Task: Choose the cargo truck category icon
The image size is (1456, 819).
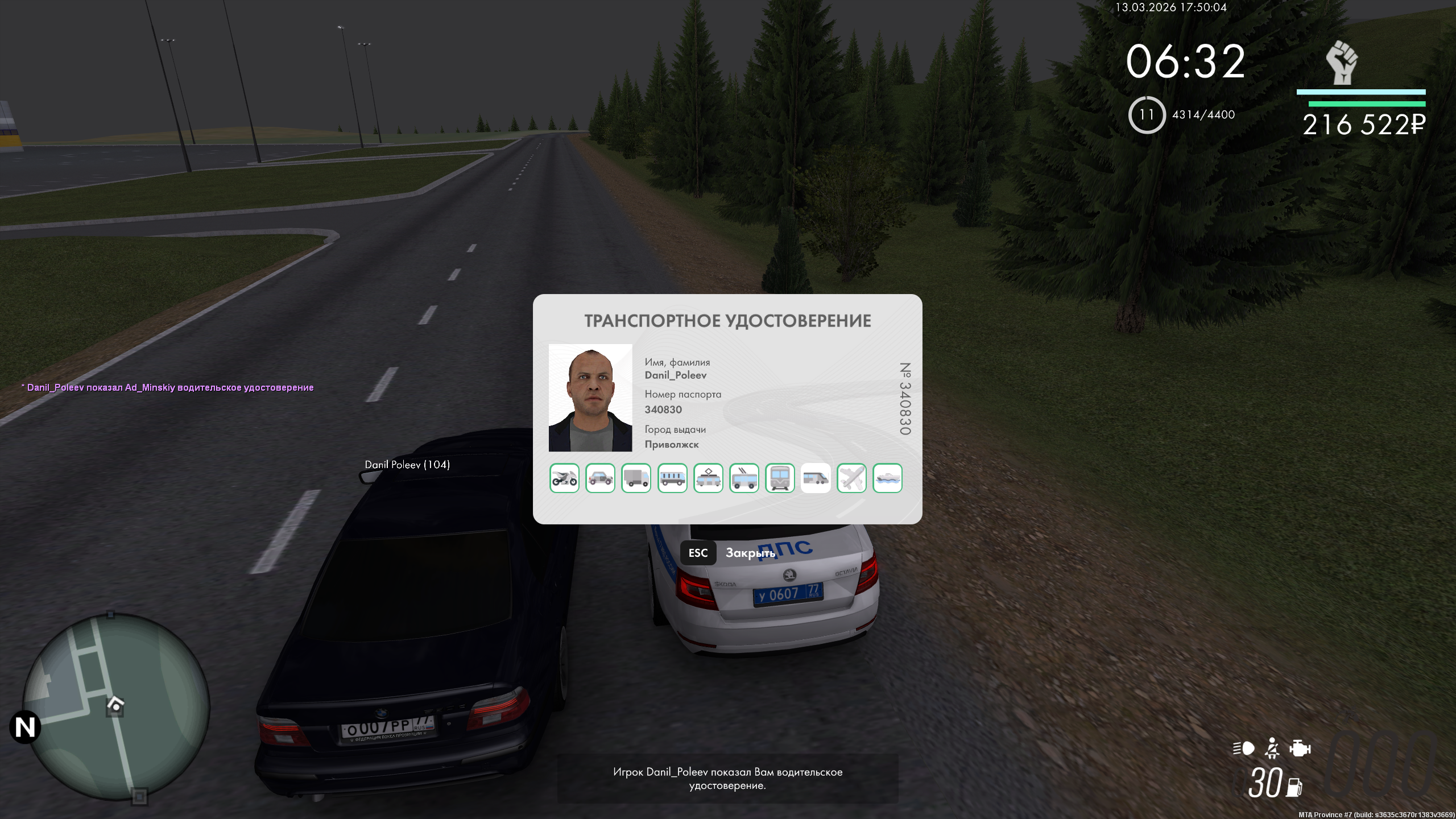Action: 636,478
